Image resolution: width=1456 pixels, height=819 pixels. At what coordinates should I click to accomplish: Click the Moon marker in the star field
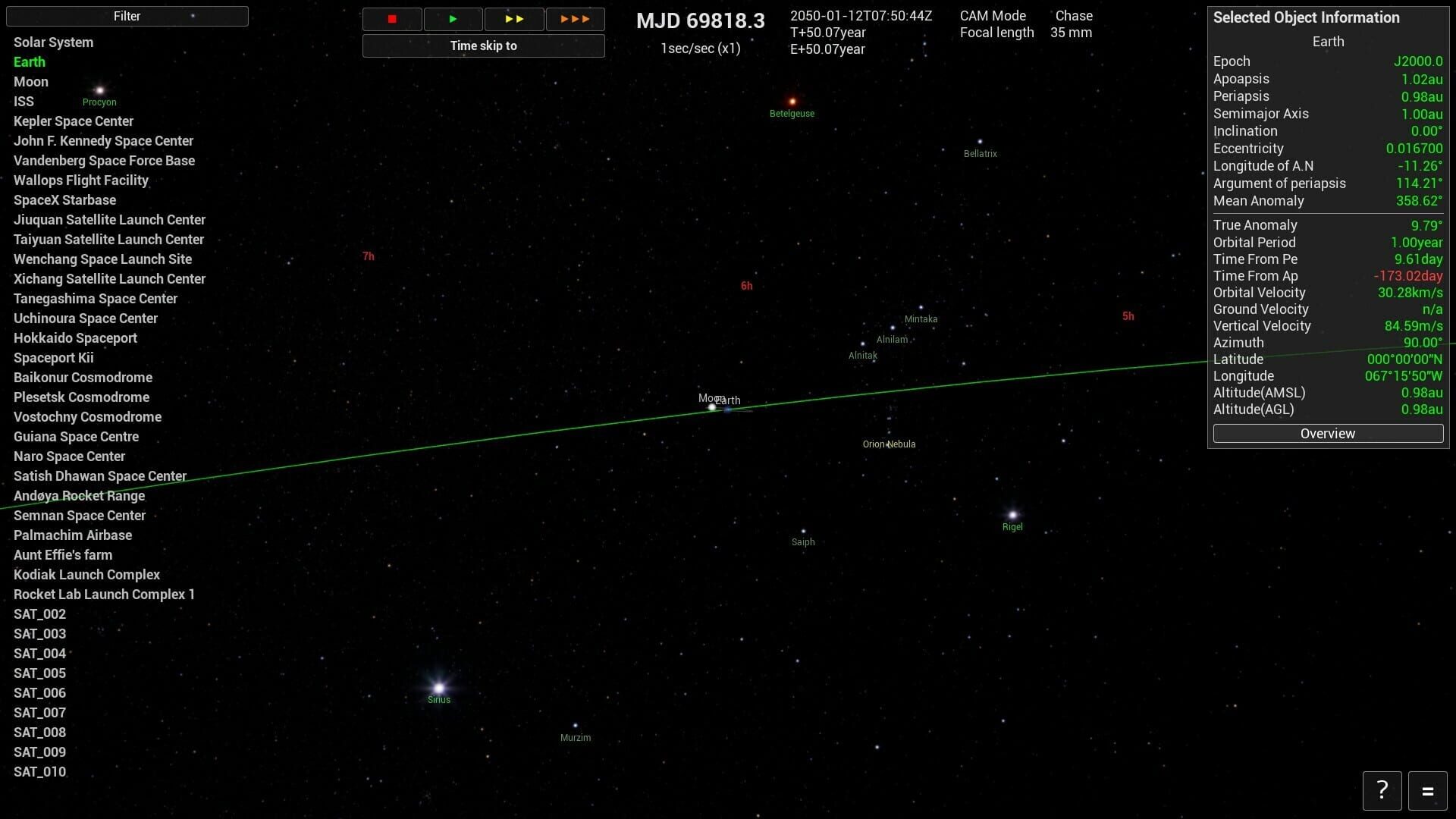[x=711, y=406]
